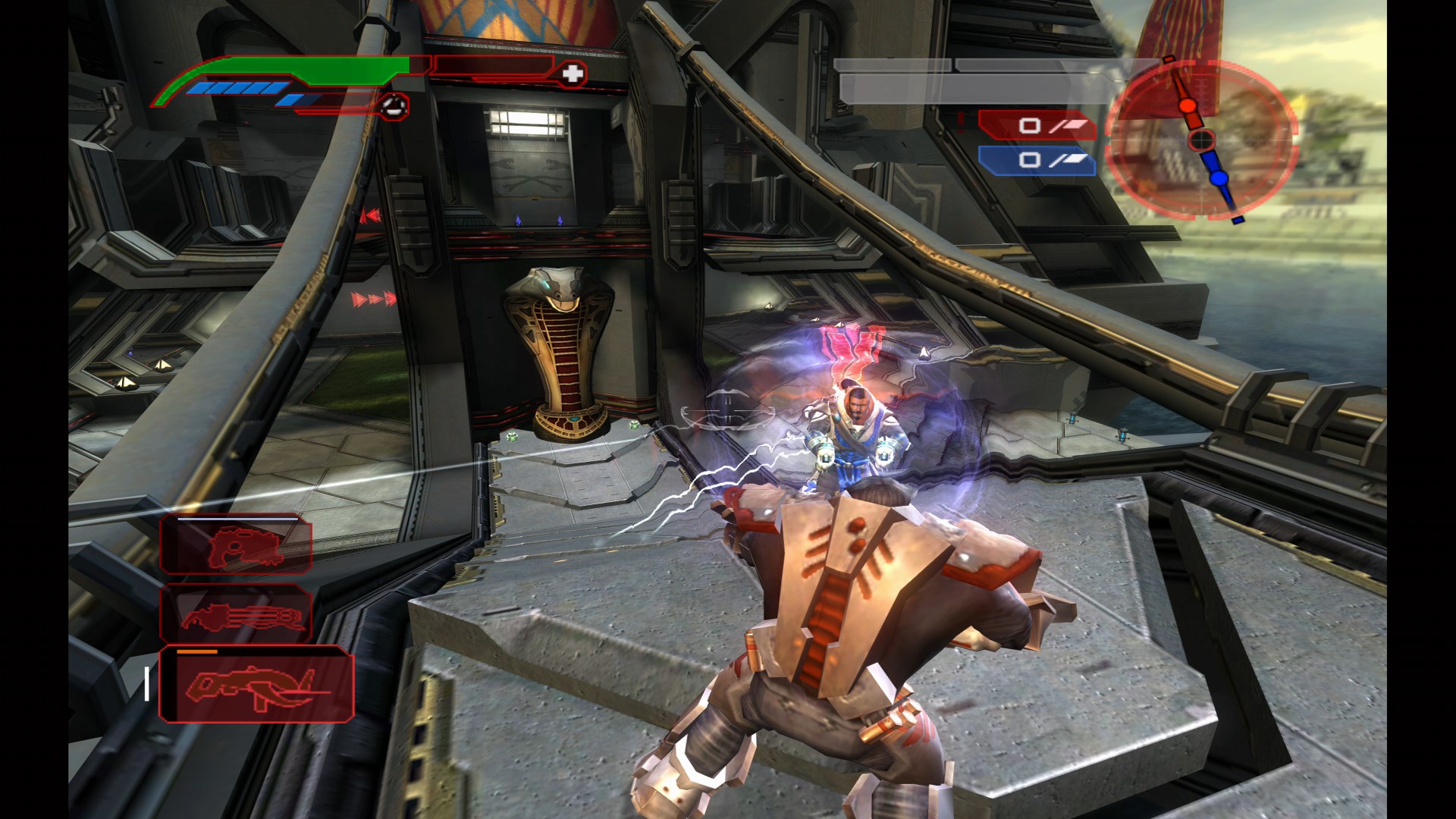
Task: Click the white health cross icon
Action: pos(573,74)
